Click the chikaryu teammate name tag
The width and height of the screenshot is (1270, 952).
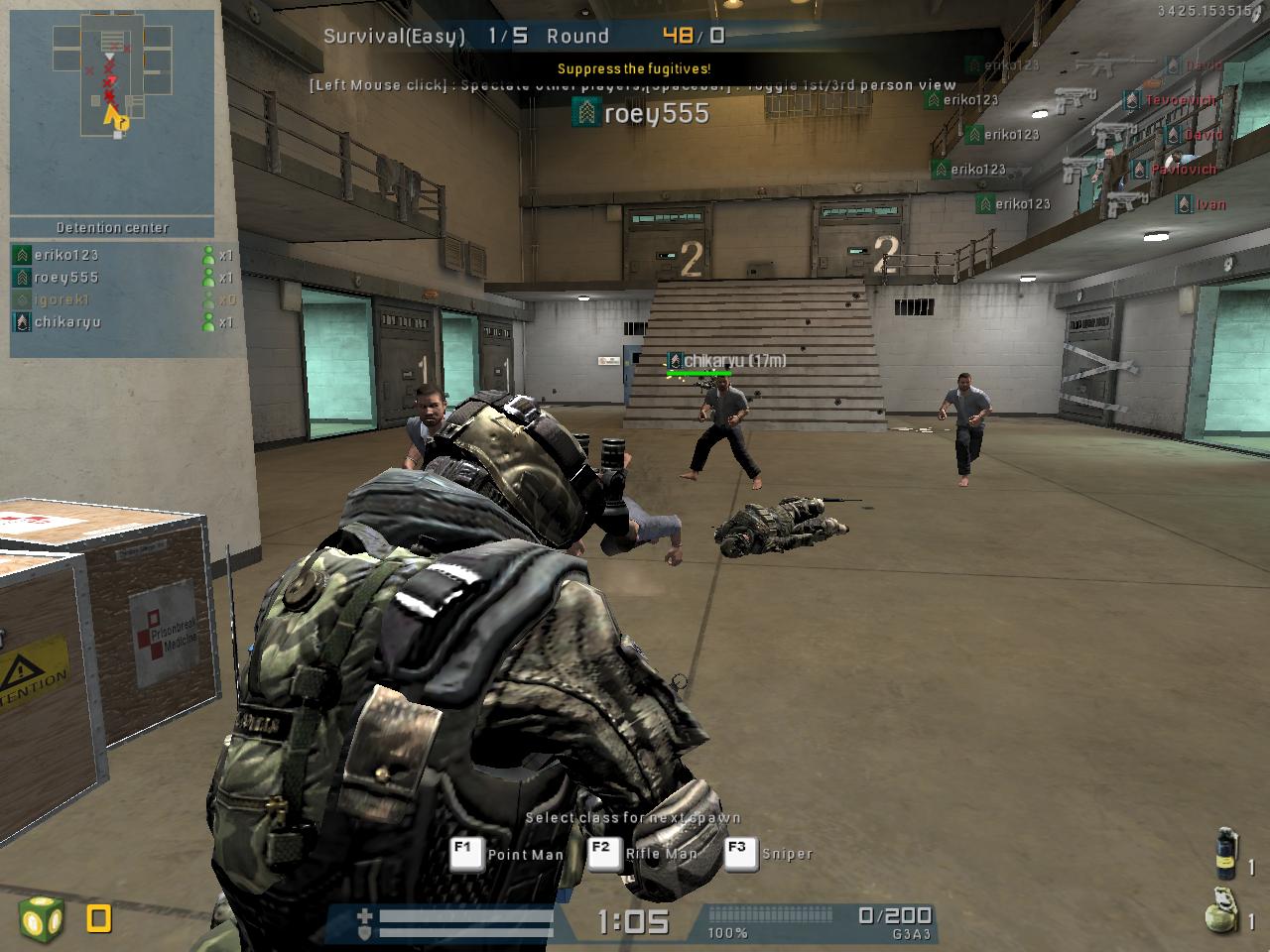click(727, 361)
